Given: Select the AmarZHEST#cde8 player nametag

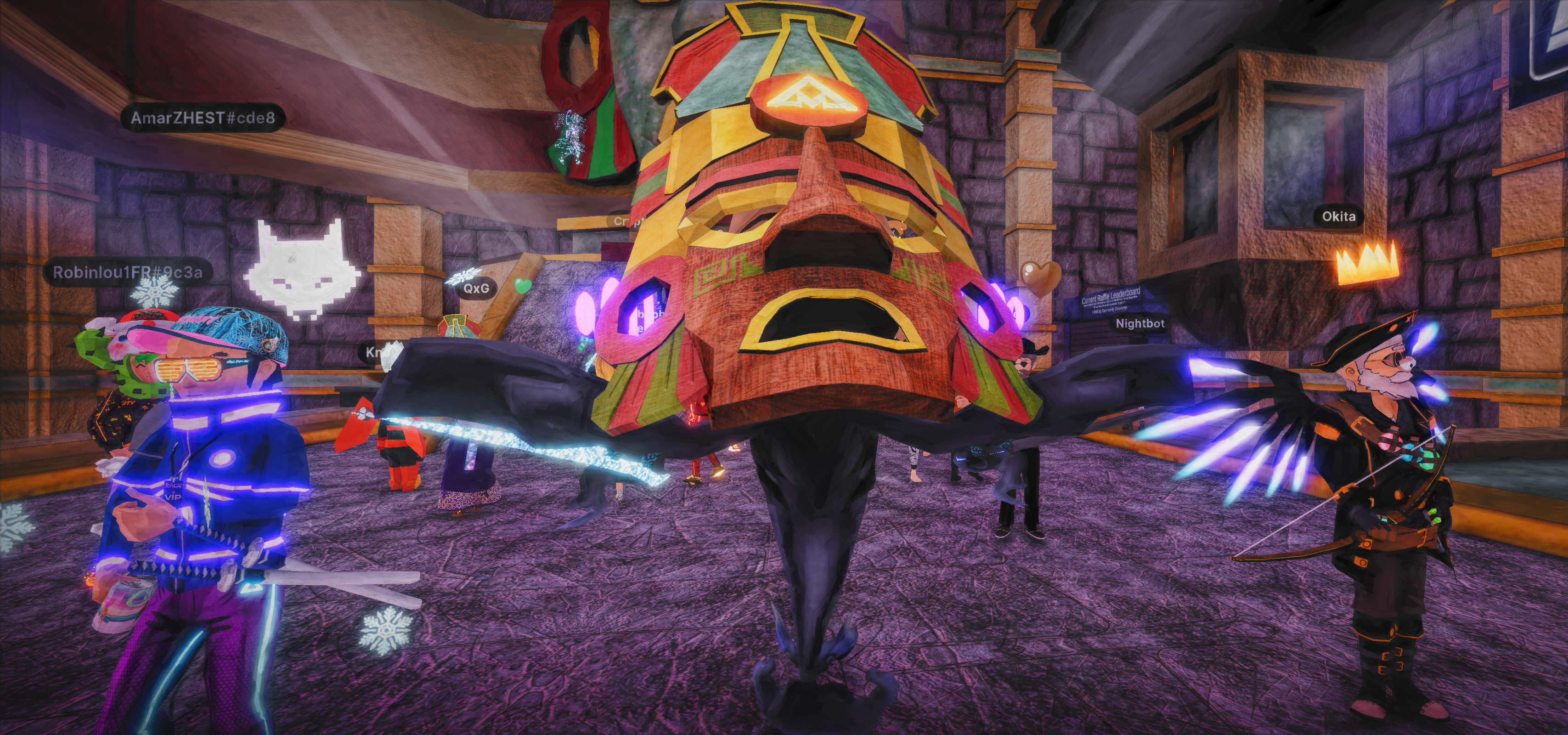Looking at the screenshot, I should pos(203,118).
